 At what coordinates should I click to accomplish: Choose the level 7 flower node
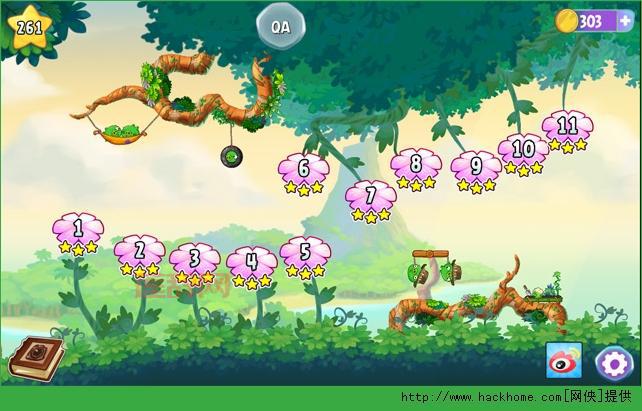tap(371, 197)
